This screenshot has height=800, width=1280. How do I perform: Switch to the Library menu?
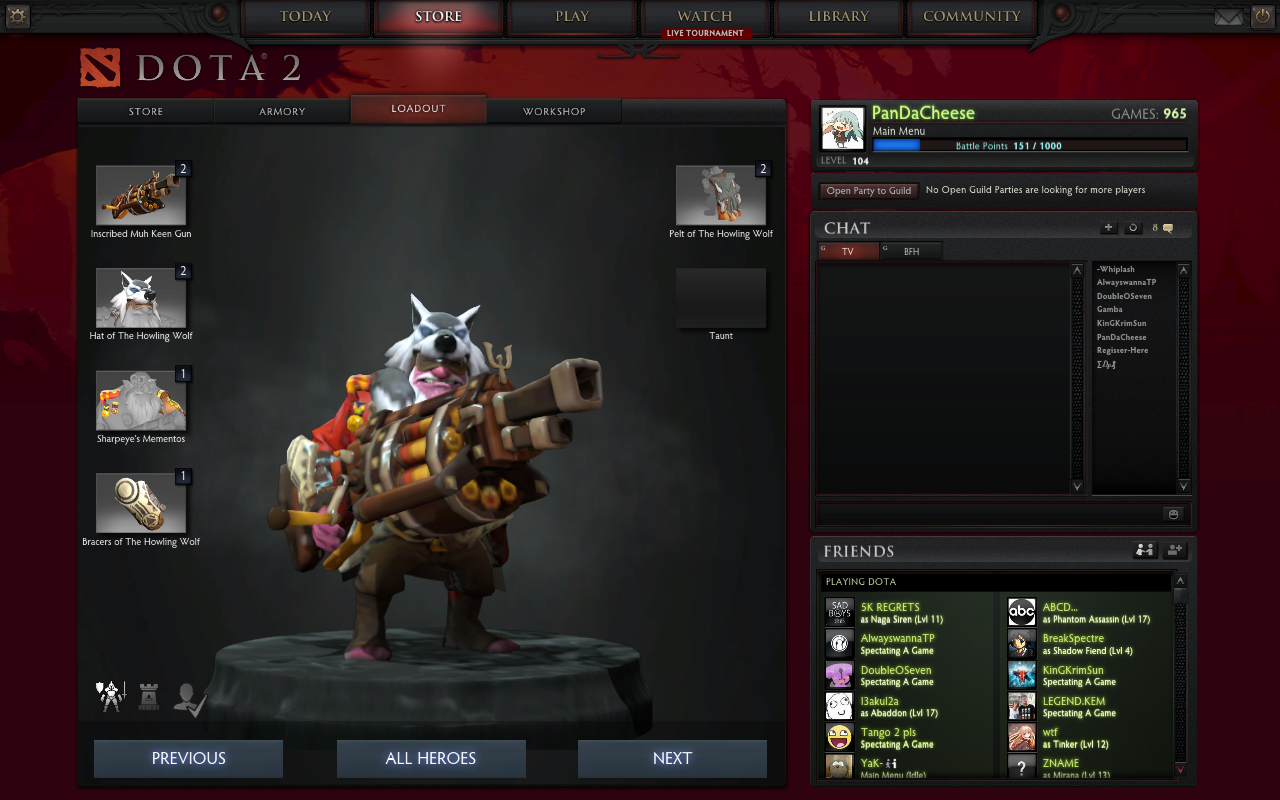tap(838, 17)
